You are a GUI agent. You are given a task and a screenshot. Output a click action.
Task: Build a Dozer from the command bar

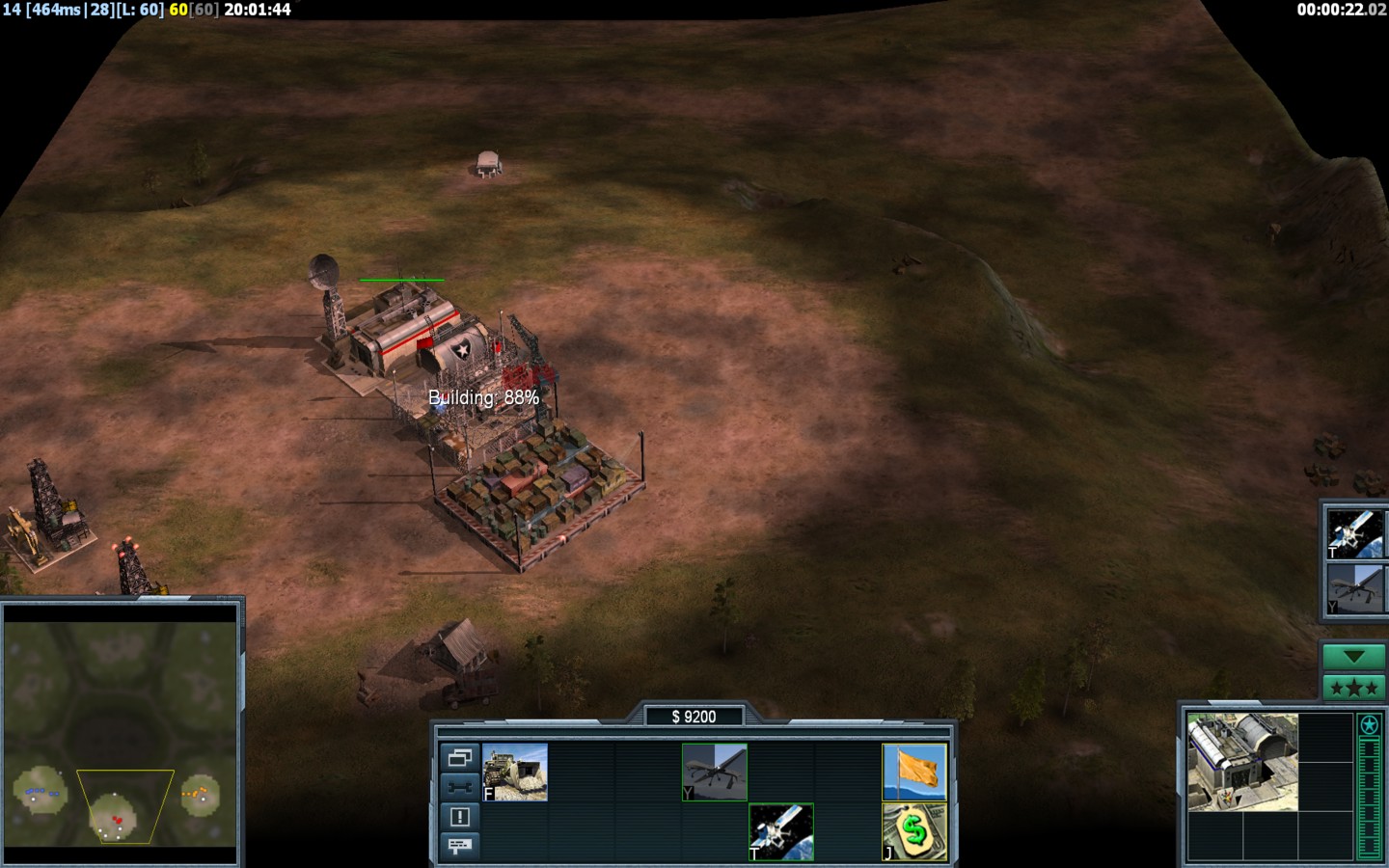pos(515,772)
